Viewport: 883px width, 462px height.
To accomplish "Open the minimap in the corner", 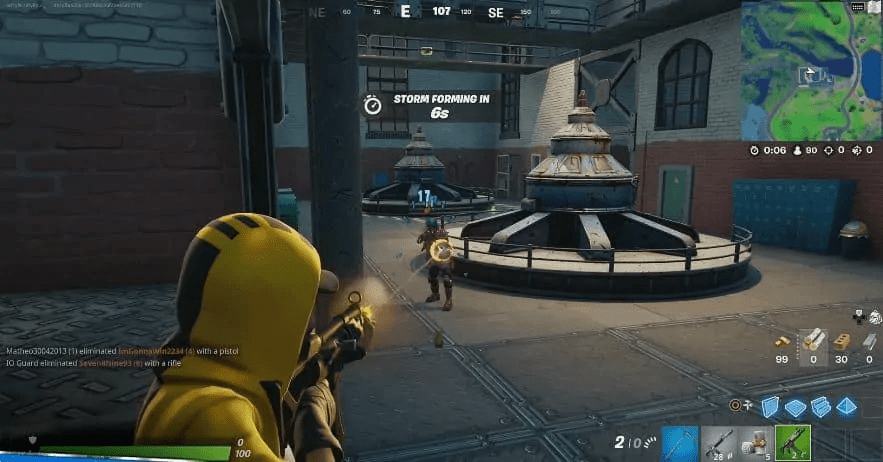I will [811, 70].
